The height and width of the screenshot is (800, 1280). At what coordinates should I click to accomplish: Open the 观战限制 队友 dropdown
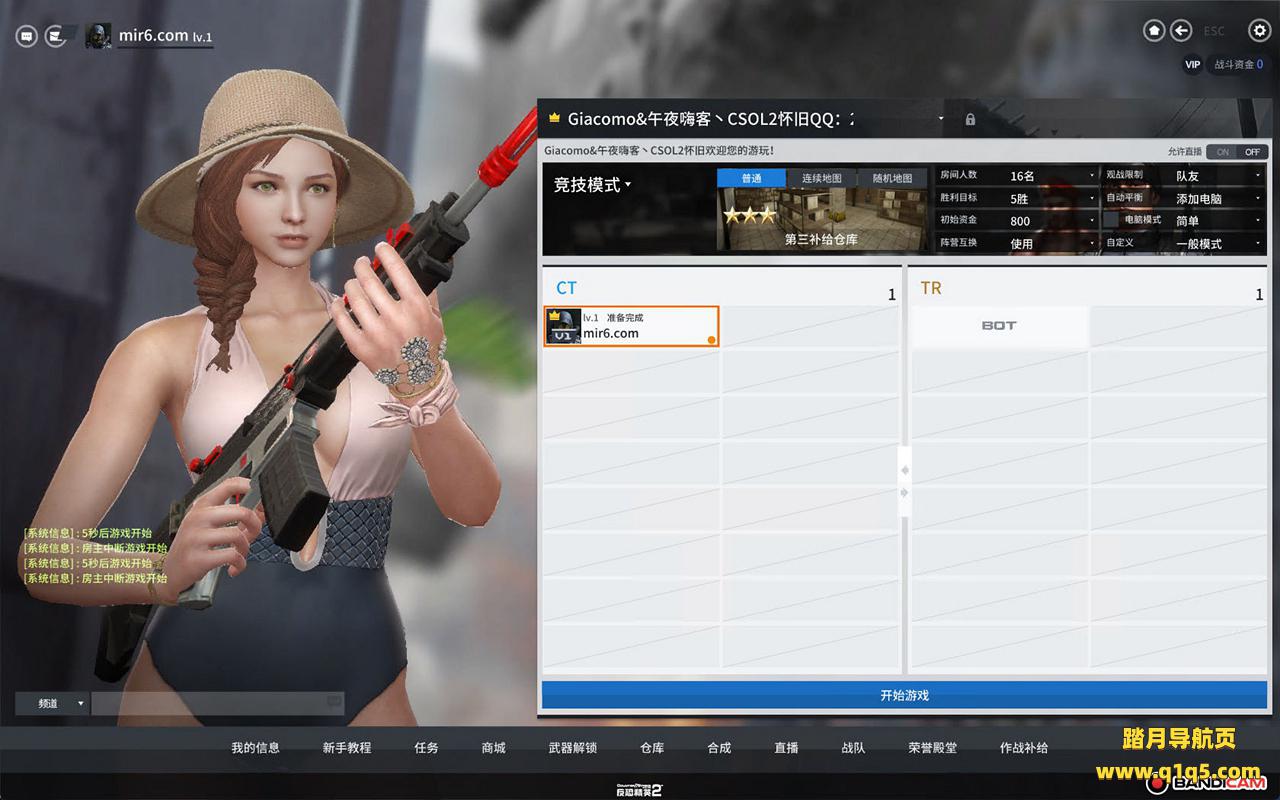1217,176
